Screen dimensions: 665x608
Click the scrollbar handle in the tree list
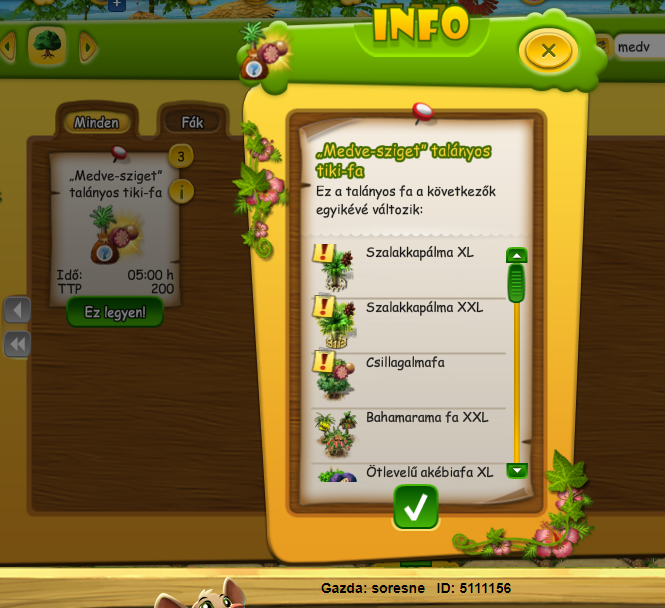click(516, 284)
